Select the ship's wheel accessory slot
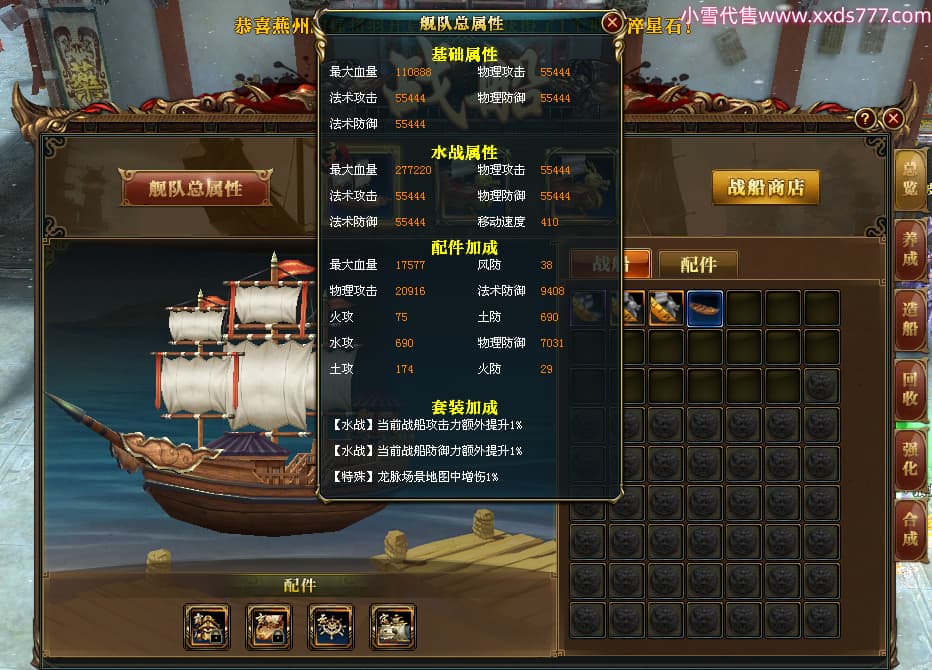 [x=331, y=627]
